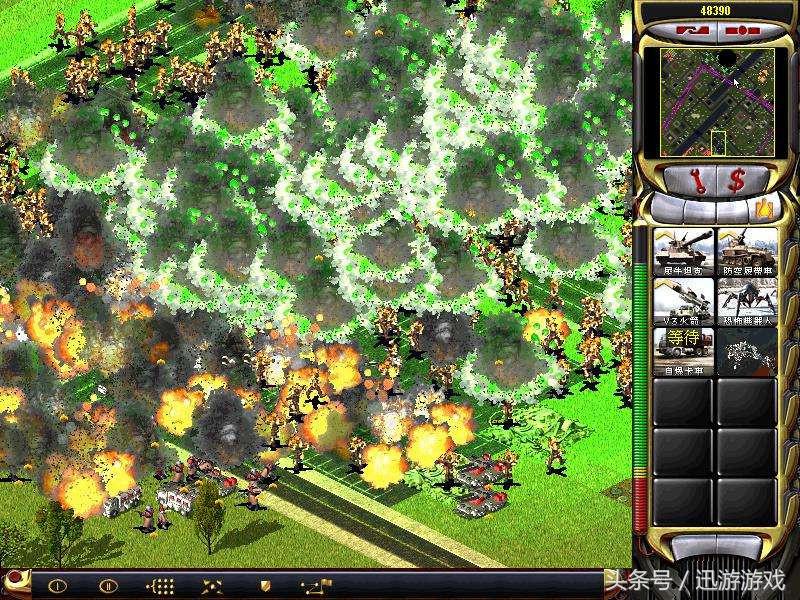
Task: Queue a V3 Rocket launcher (V3火箭)
Action: pyautogui.click(x=683, y=301)
